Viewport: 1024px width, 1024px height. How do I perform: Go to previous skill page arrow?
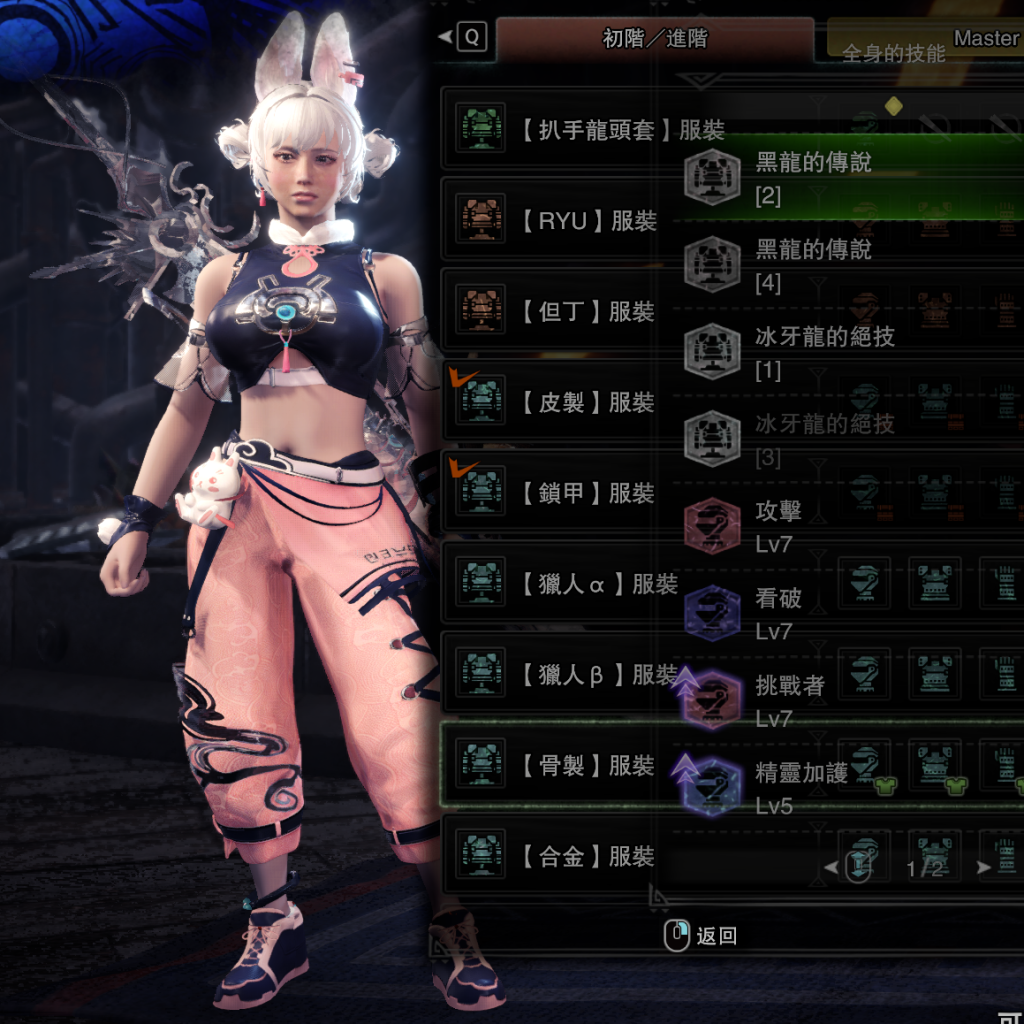tap(832, 868)
